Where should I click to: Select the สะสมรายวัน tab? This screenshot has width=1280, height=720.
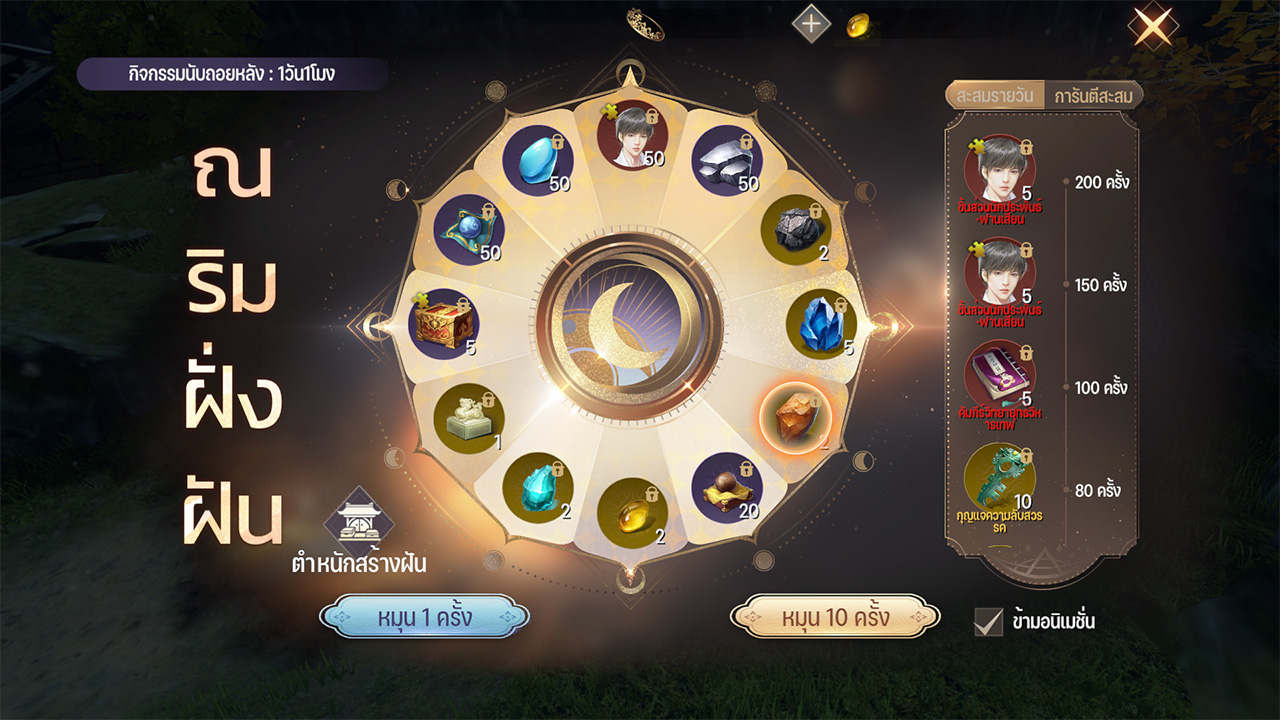pyautogui.click(x=995, y=96)
